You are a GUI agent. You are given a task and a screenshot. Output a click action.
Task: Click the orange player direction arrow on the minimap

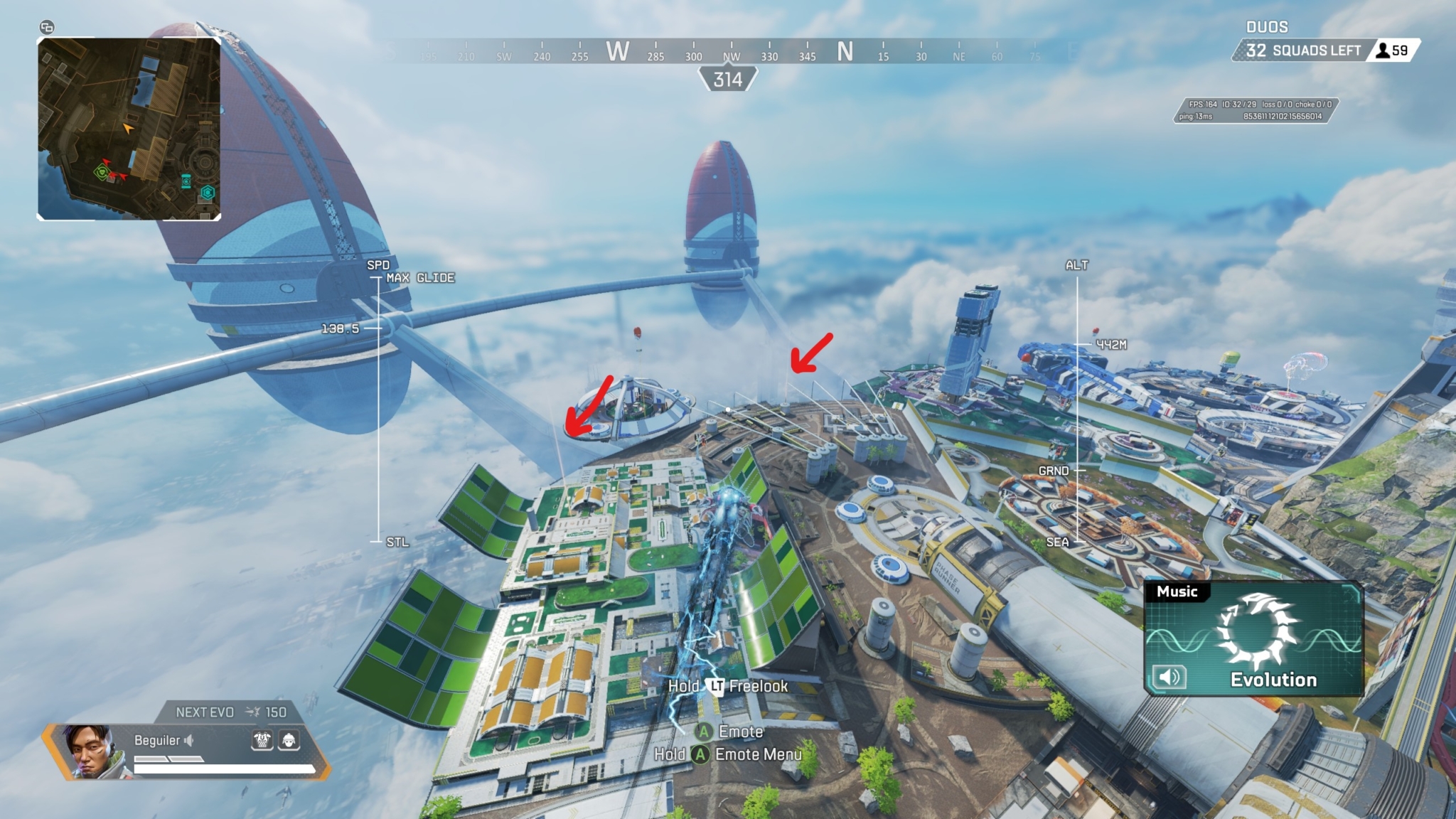128,129
